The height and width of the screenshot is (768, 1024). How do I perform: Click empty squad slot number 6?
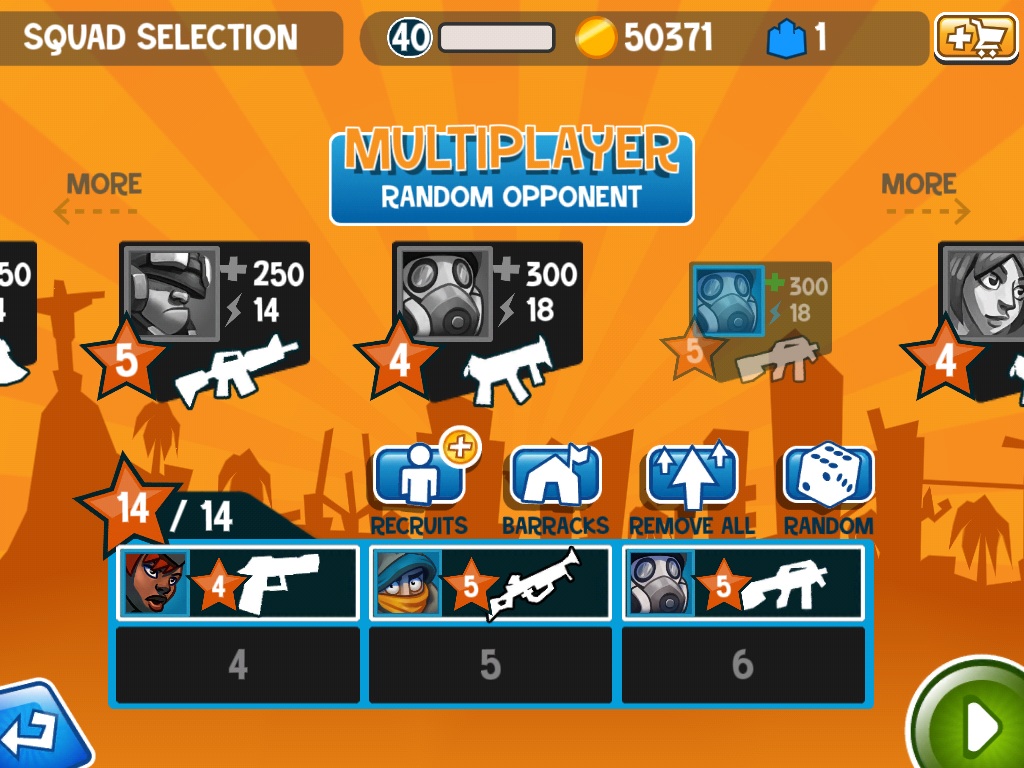point(743,665)
